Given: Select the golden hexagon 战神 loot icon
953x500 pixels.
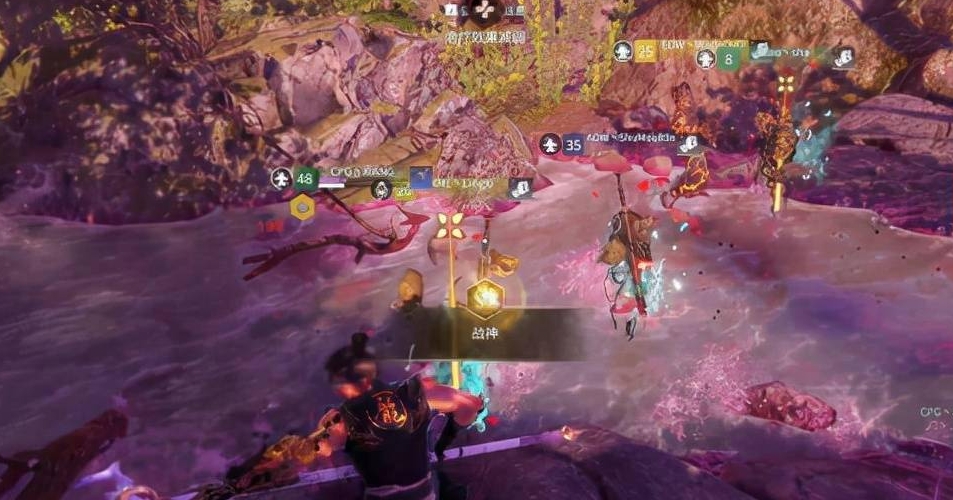Looking at the screenshot, I should pyautogui.click(x=484, y=296).
